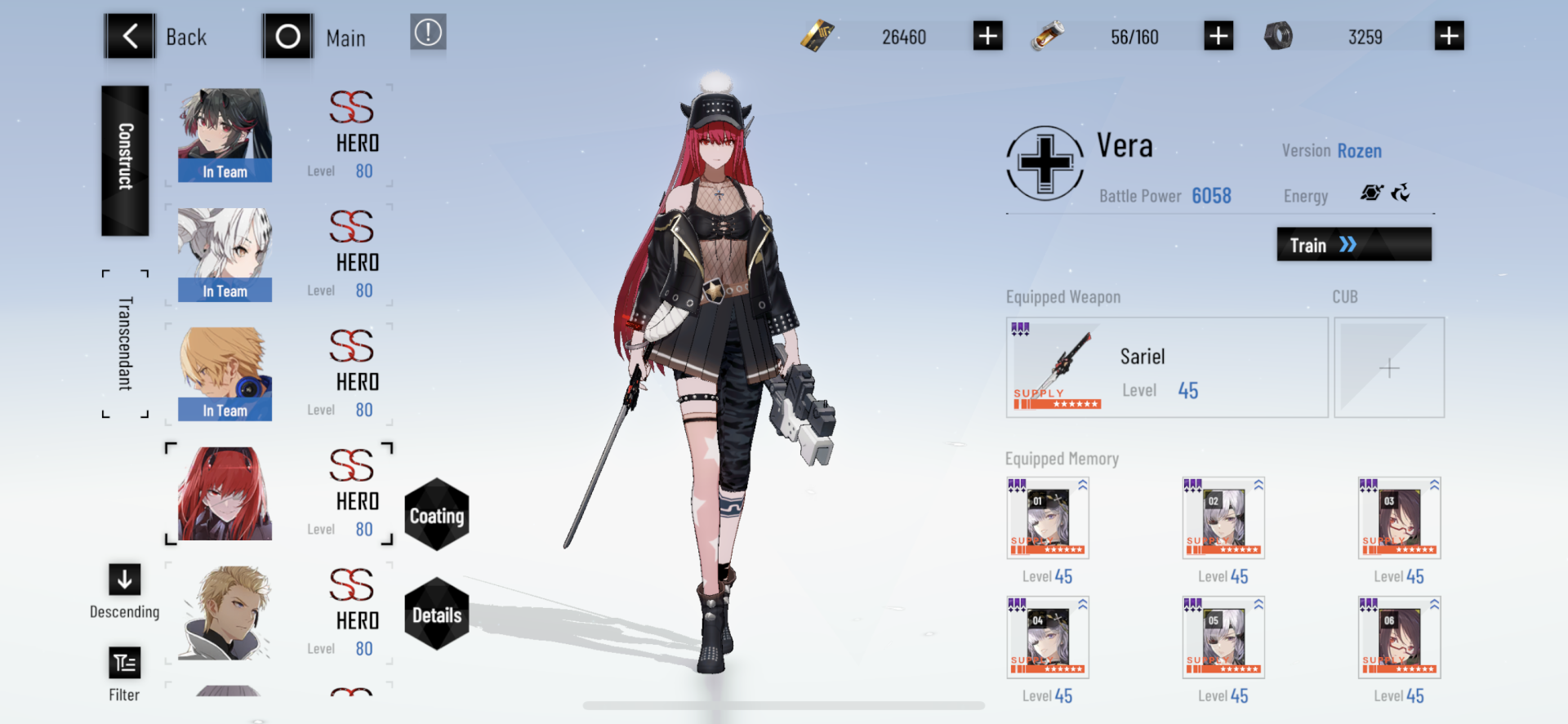Image resolution: width=1568 pixels, height=724 pixels.
Task: Click Back to leave the screen
Action: tap(130, 36)
